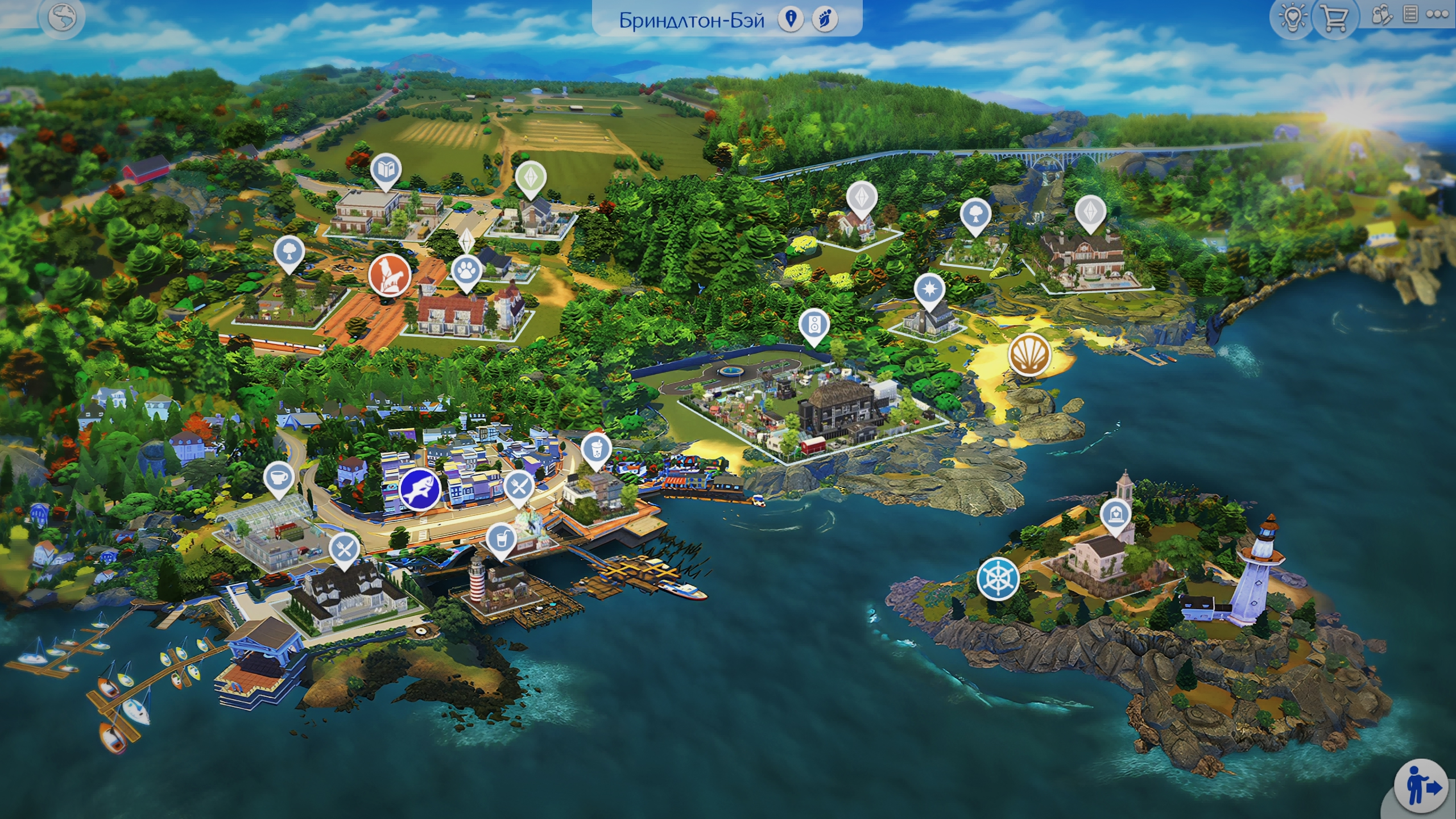
Task: Show Brindleton Bay world info pin
Action: [791, 19]
